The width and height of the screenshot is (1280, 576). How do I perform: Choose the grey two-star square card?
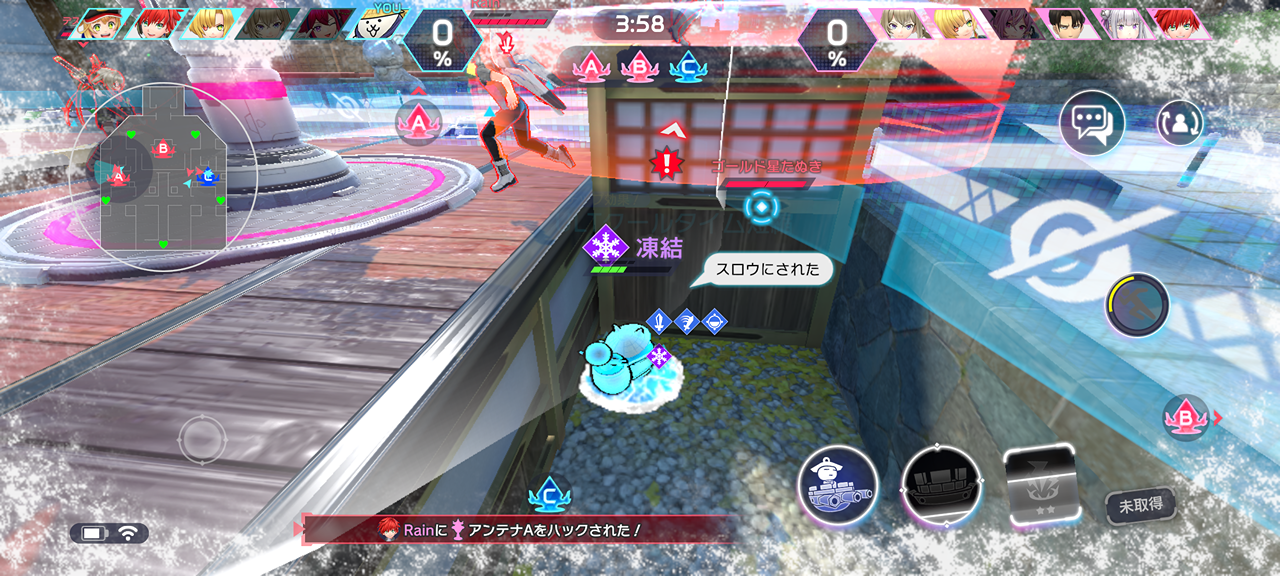pos(1039,486)
